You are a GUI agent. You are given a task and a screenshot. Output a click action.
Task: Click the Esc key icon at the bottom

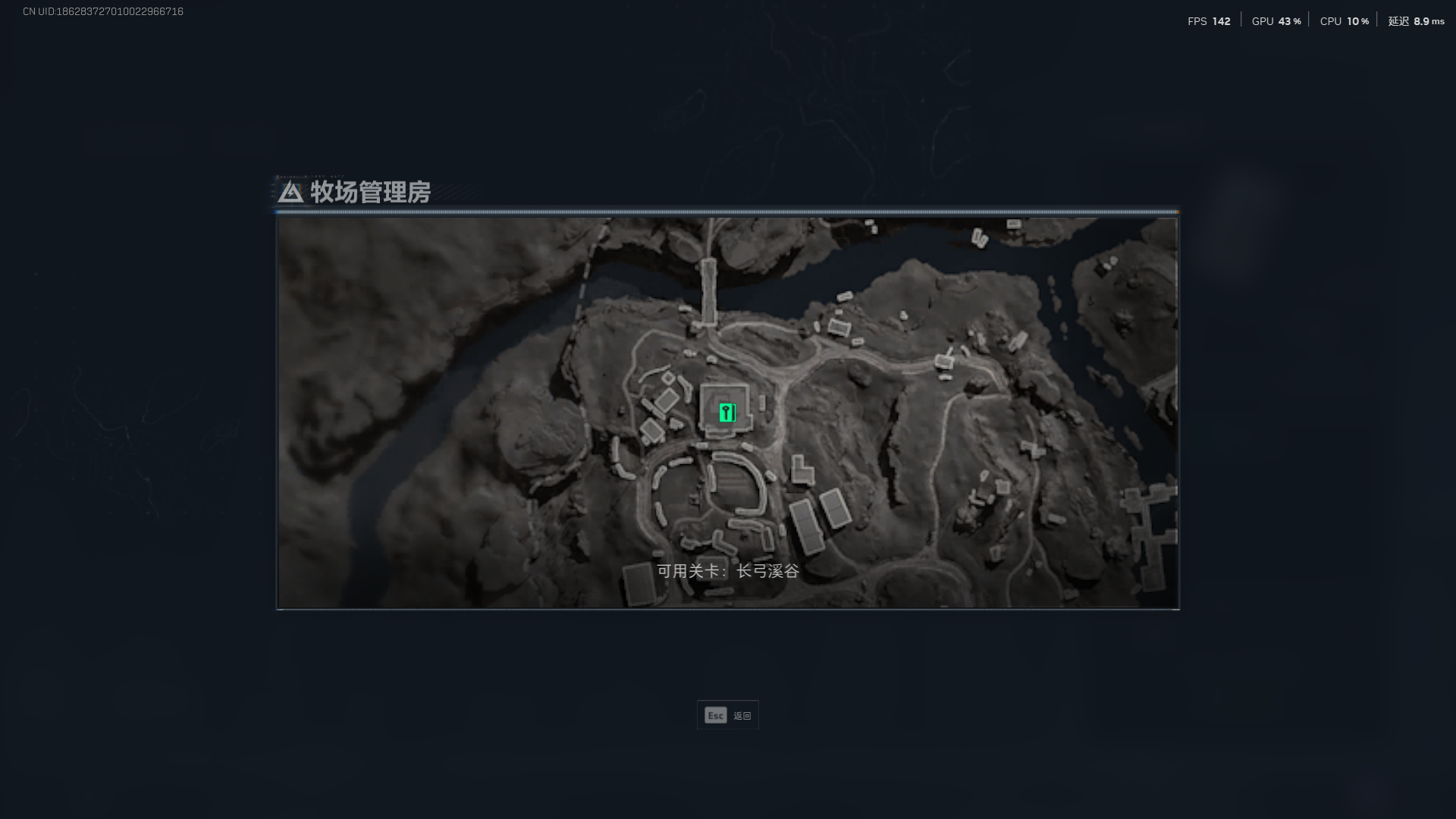click(x=714, y=714)
